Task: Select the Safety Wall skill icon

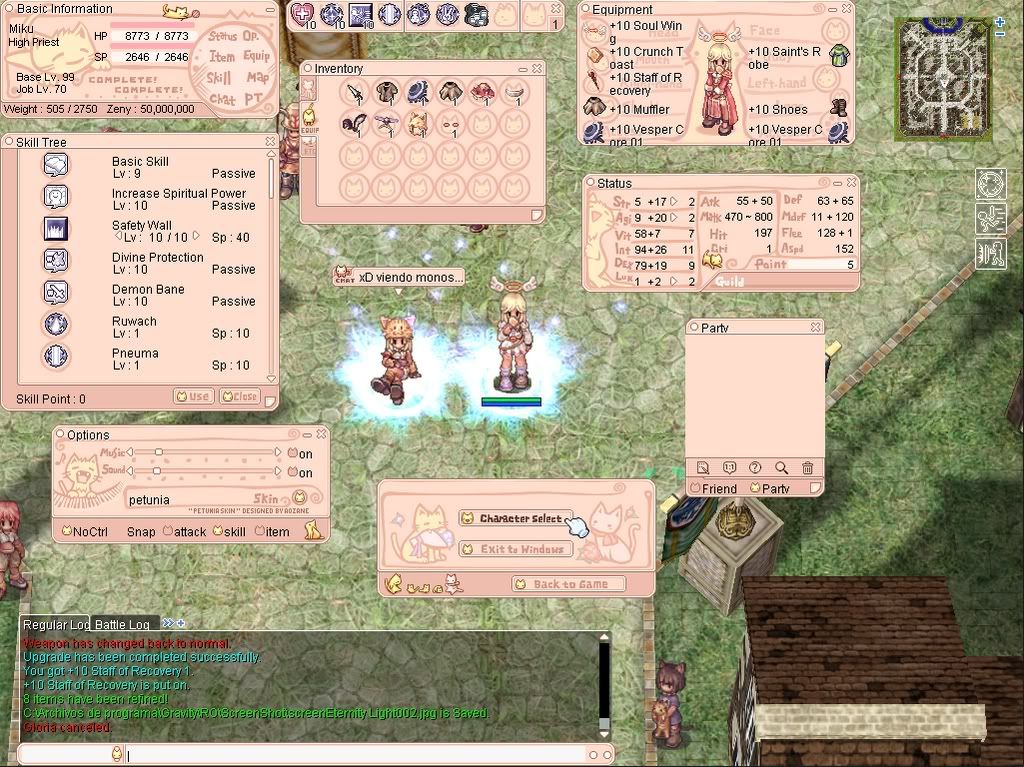Action: pyautogui.click(x=56, y=229)
